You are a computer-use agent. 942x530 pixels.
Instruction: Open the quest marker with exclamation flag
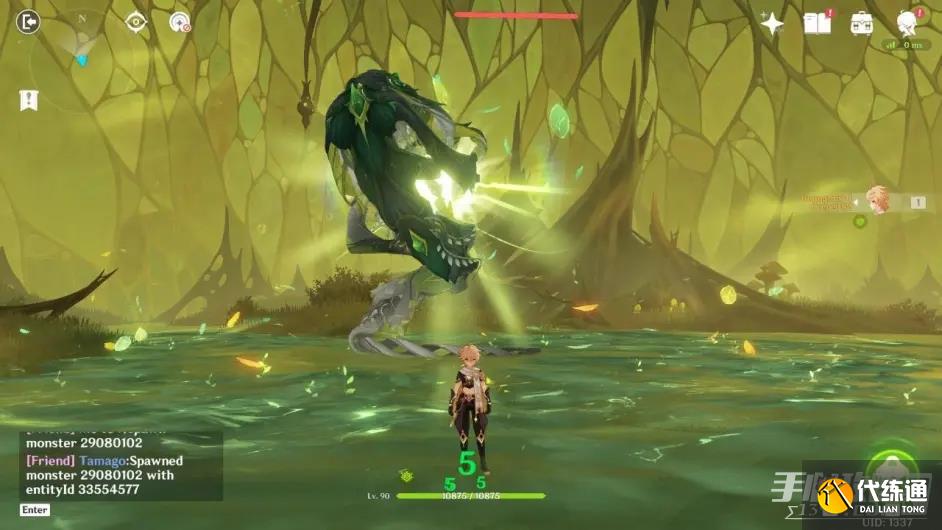point(28,100)
